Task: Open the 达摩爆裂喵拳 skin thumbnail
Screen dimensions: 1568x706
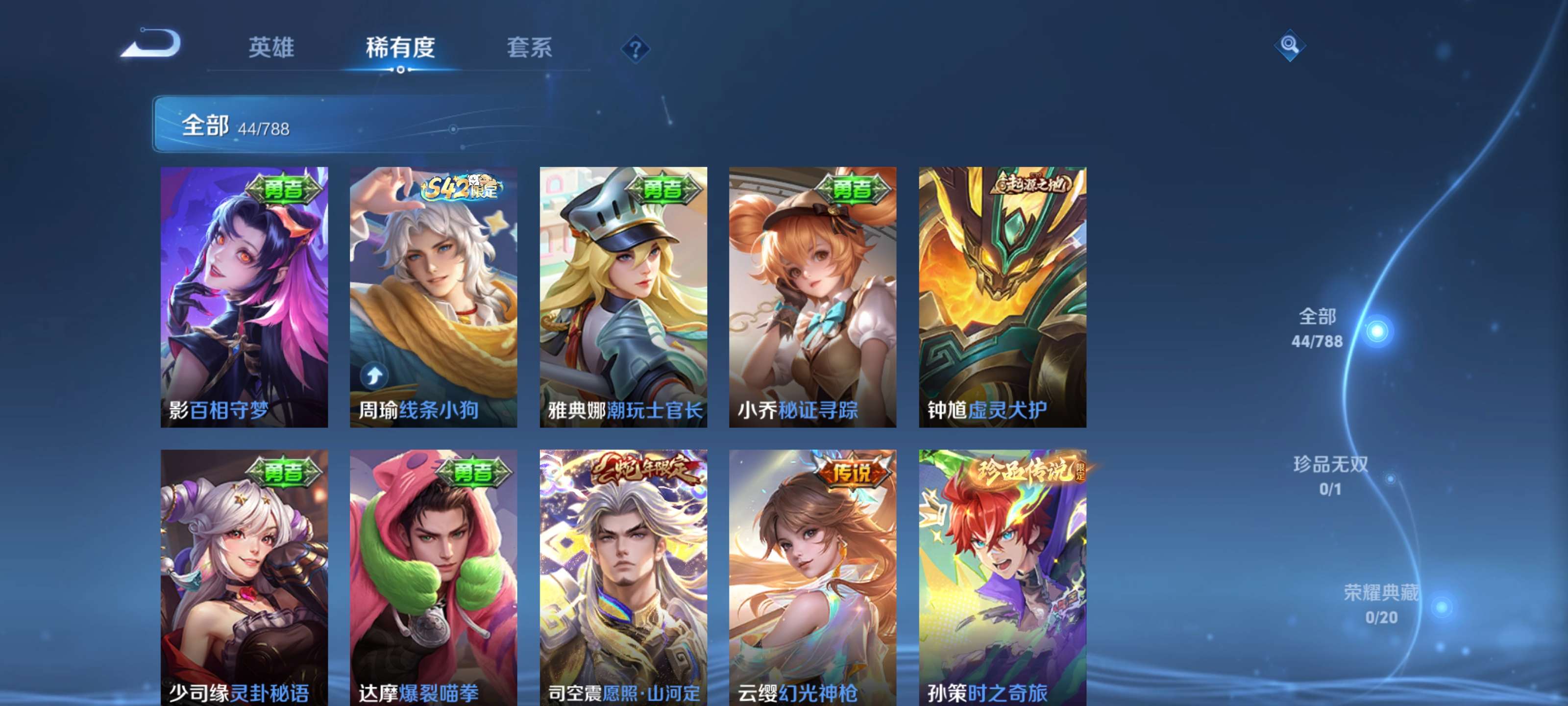Action: tap(433, 579)
